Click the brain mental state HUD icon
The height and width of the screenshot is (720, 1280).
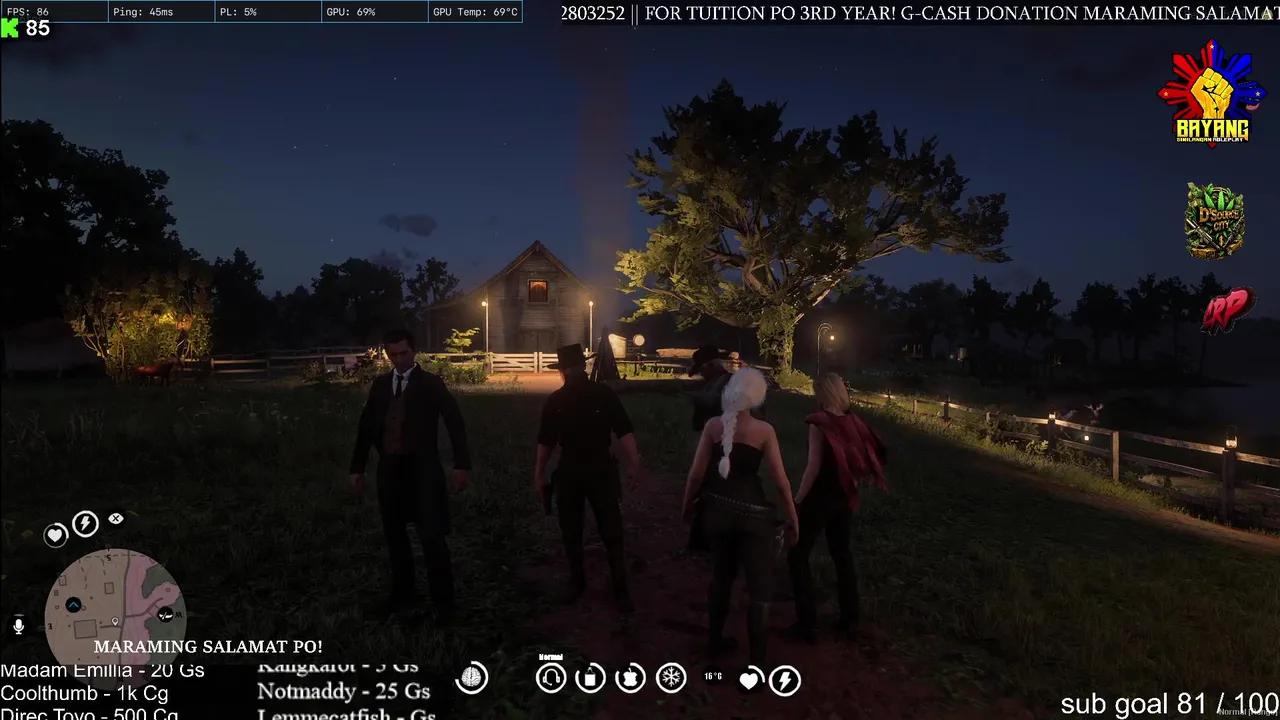coord(473,678)
